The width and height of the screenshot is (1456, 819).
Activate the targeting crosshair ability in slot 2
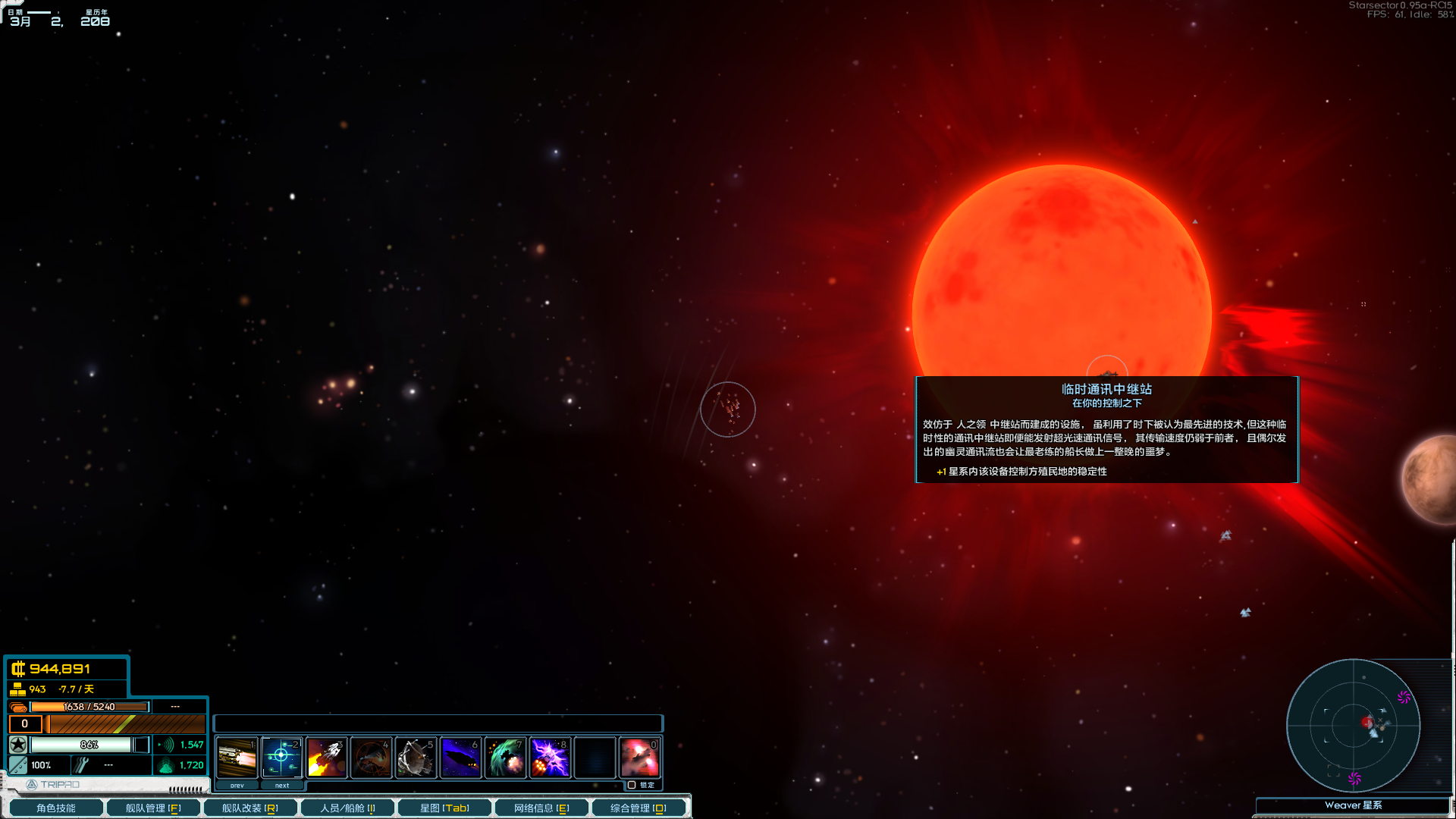point(281,758)
